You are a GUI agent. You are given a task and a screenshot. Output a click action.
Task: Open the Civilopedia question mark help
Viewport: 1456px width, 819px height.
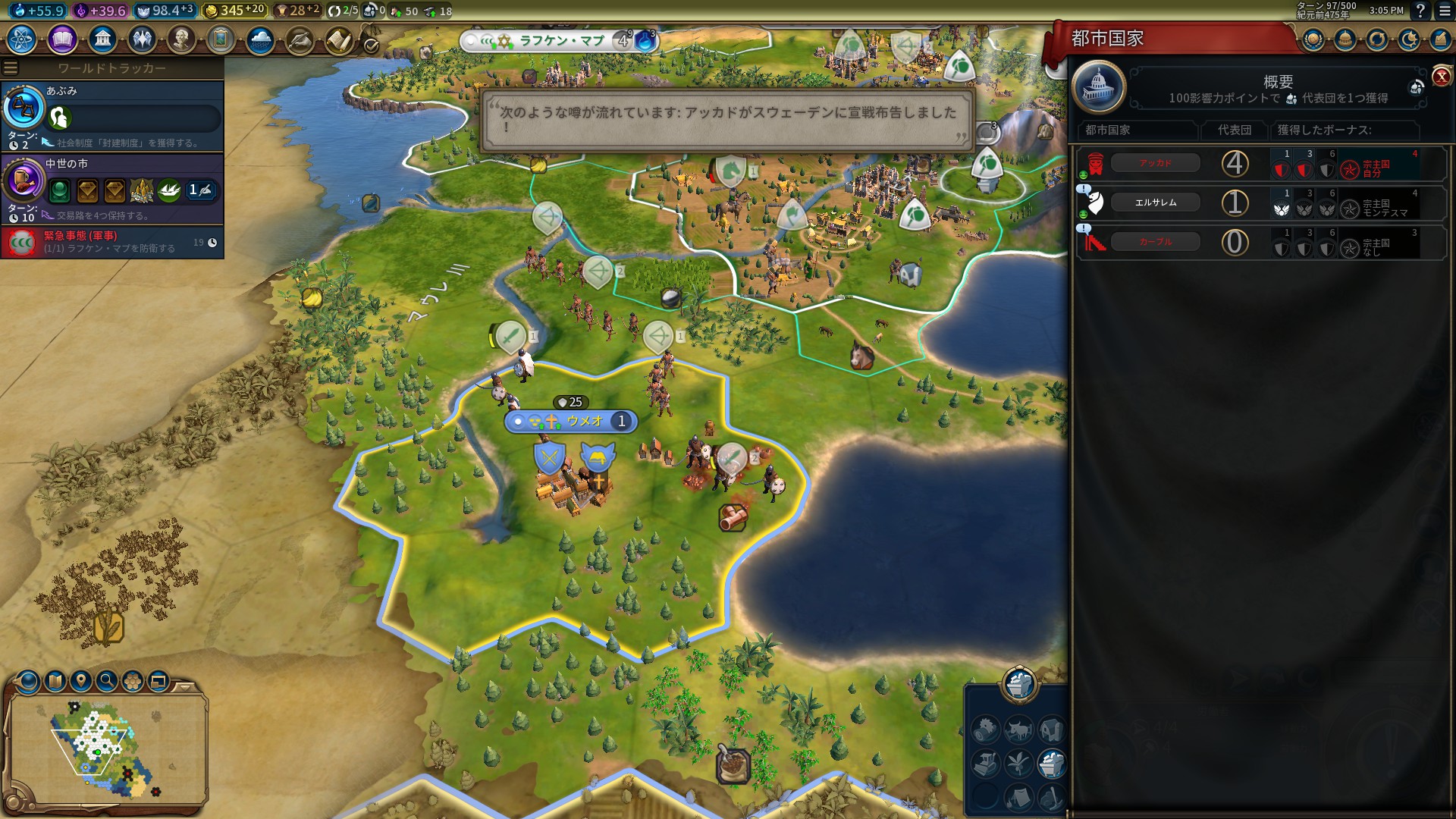pyautogui.click(x=1420, y=11)
